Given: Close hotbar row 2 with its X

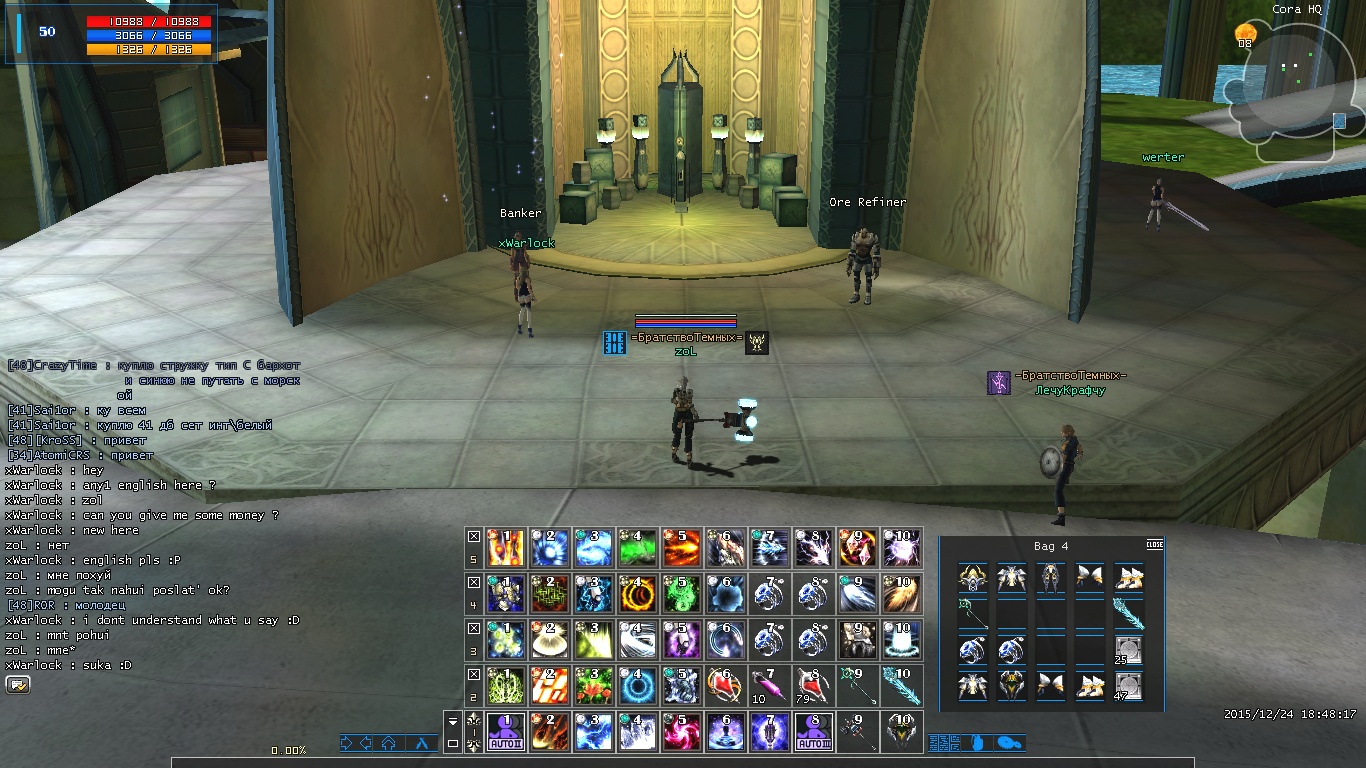Looking at the screenshot, I should coord(474,674).
